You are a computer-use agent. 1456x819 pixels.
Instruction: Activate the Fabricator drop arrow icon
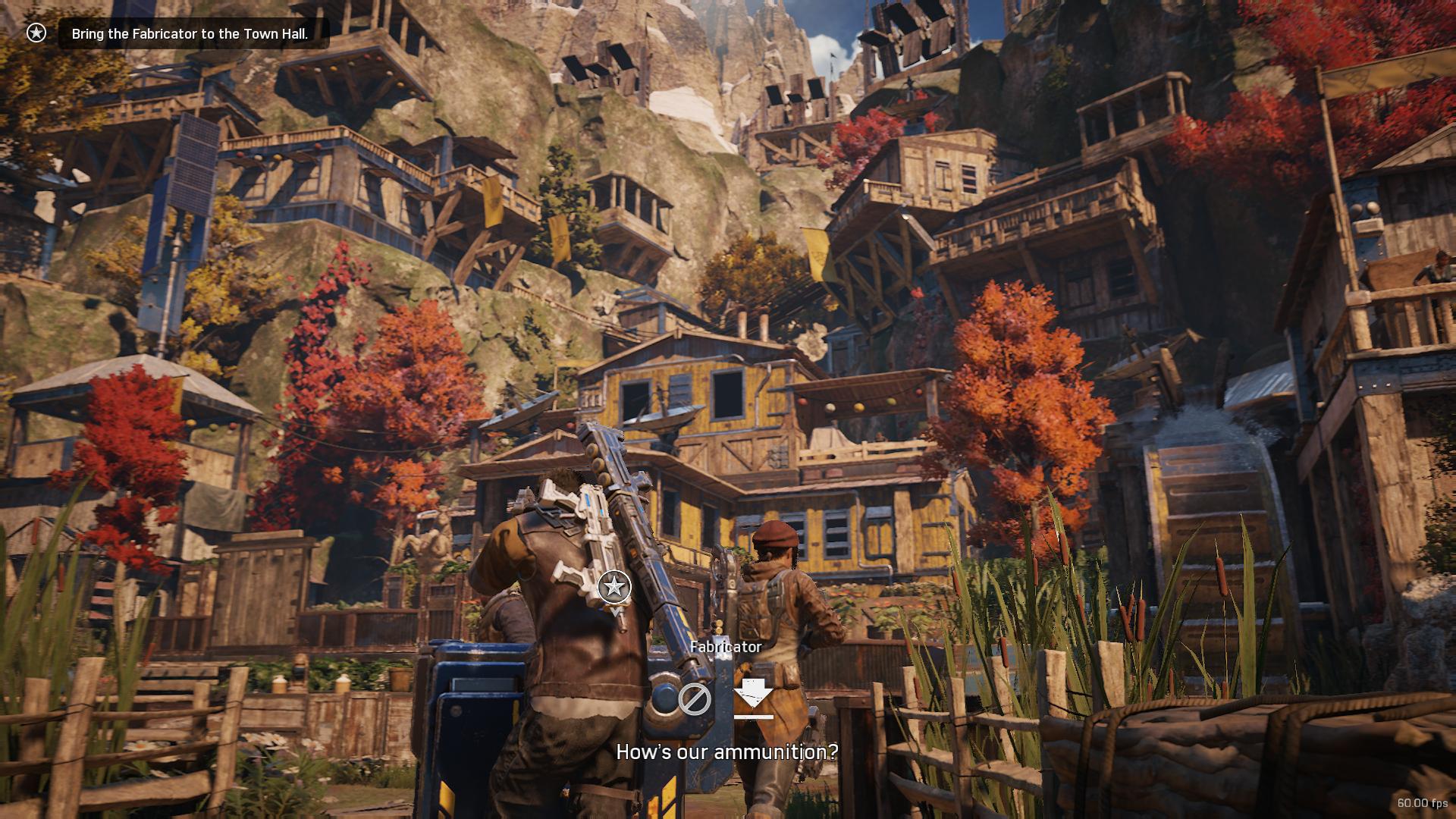[753, 698]
